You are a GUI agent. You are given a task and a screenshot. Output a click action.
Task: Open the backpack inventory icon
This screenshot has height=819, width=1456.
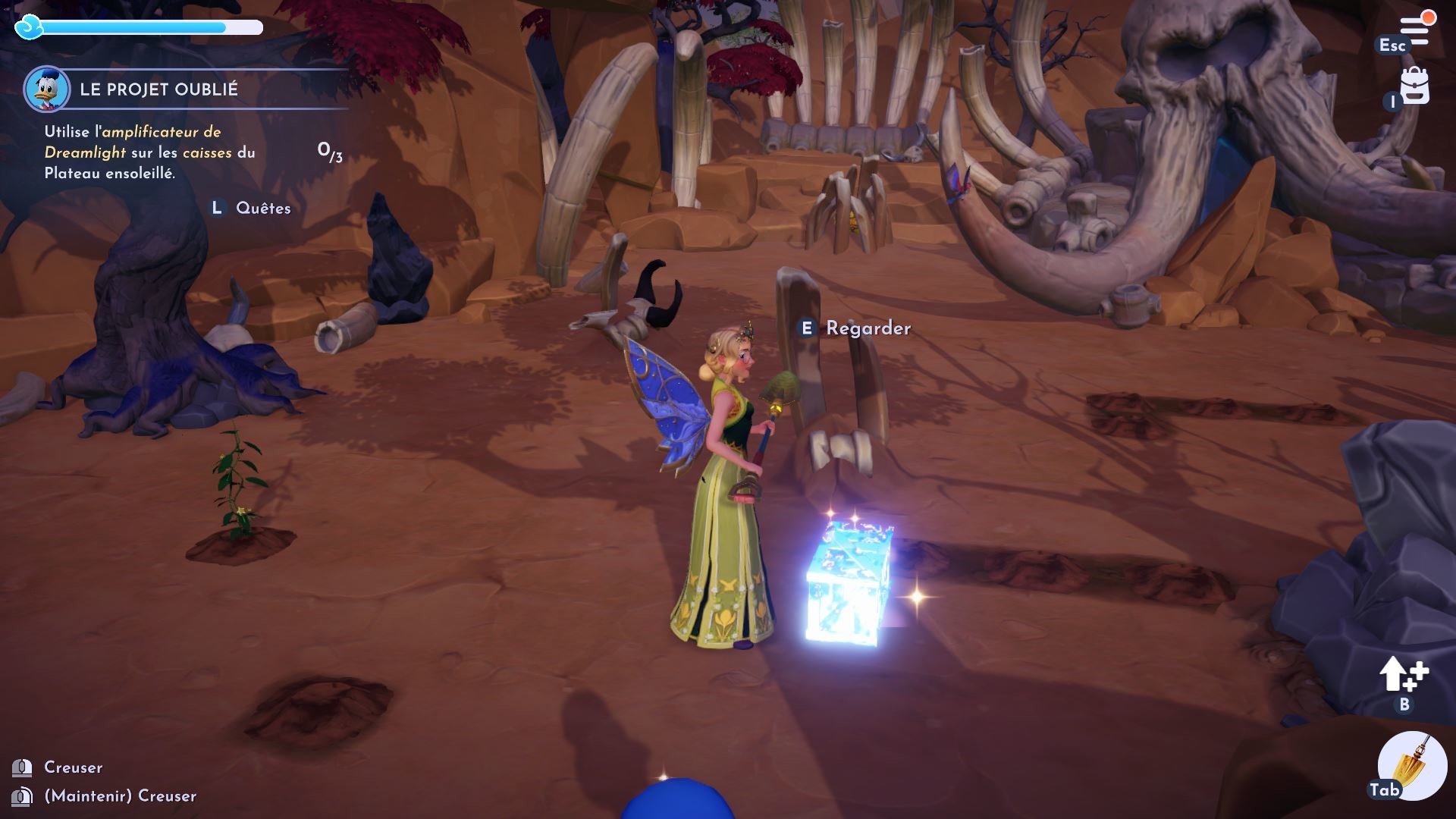tap(1415, 87)
